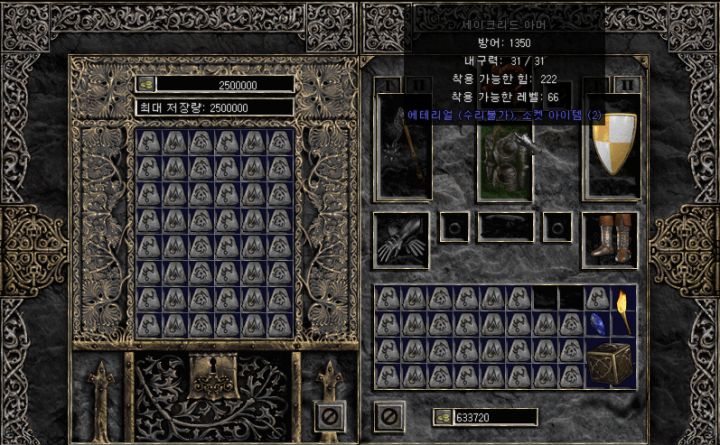Close the stash panel
Viewport: 720px width, 445px height.
click(329, 413)
